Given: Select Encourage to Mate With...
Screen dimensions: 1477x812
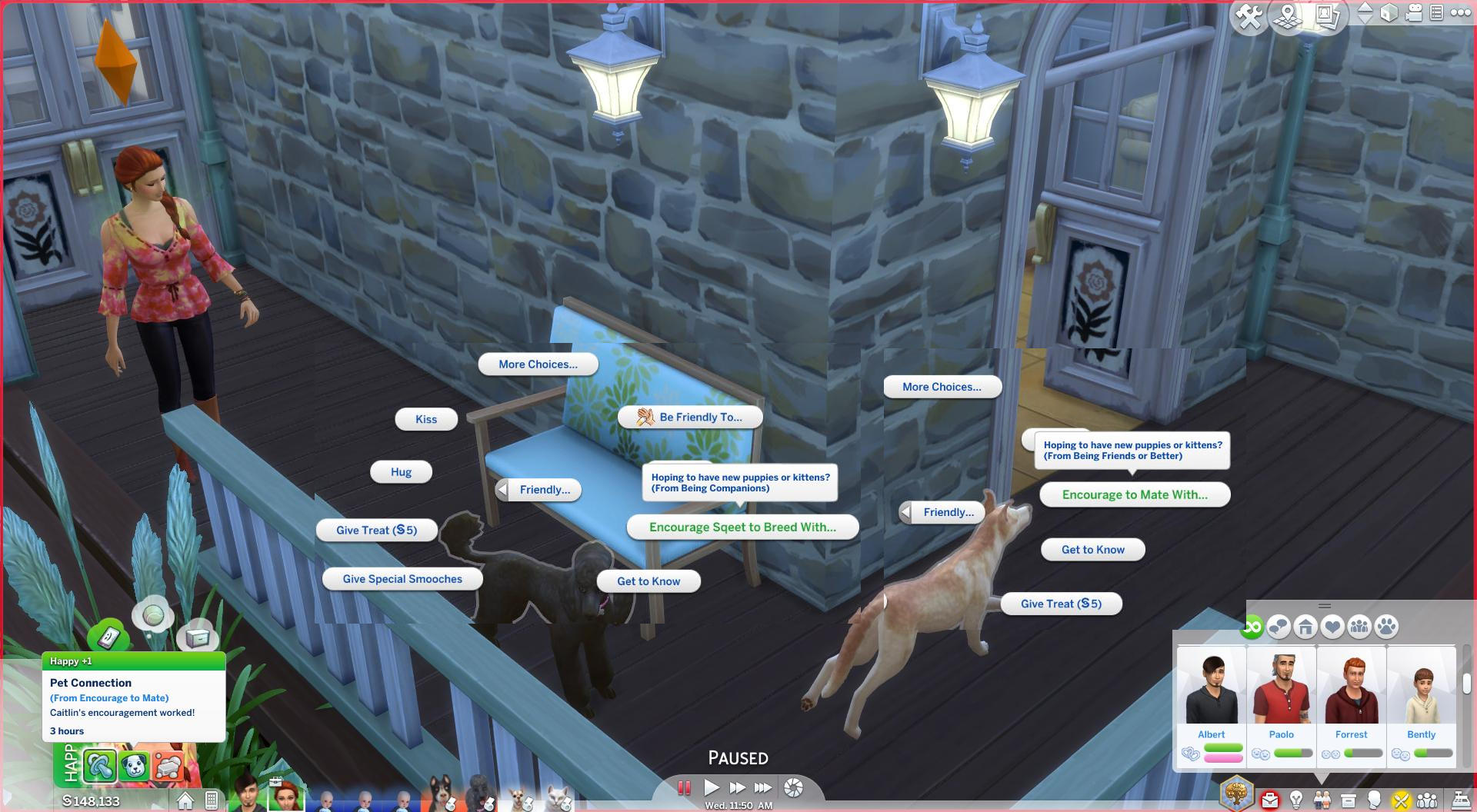Looking at the screenshot, I should coord(1135,494).
